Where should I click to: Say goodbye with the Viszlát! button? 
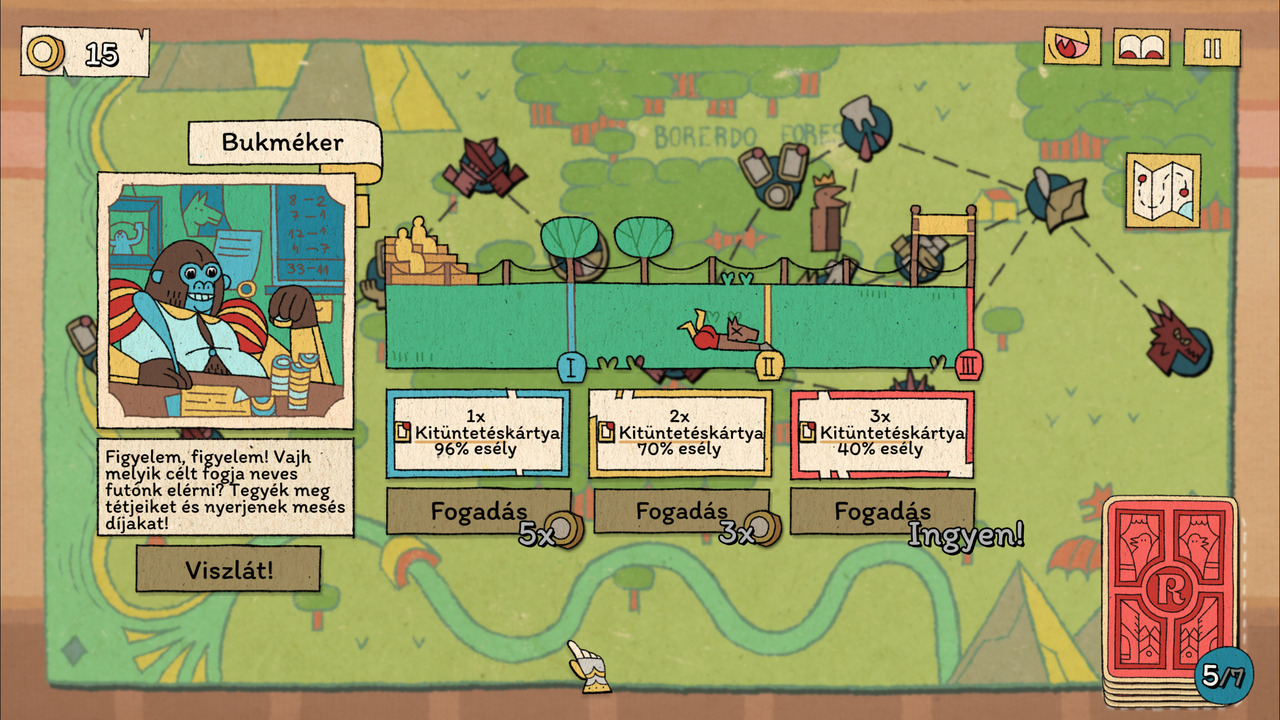point(228,569)
